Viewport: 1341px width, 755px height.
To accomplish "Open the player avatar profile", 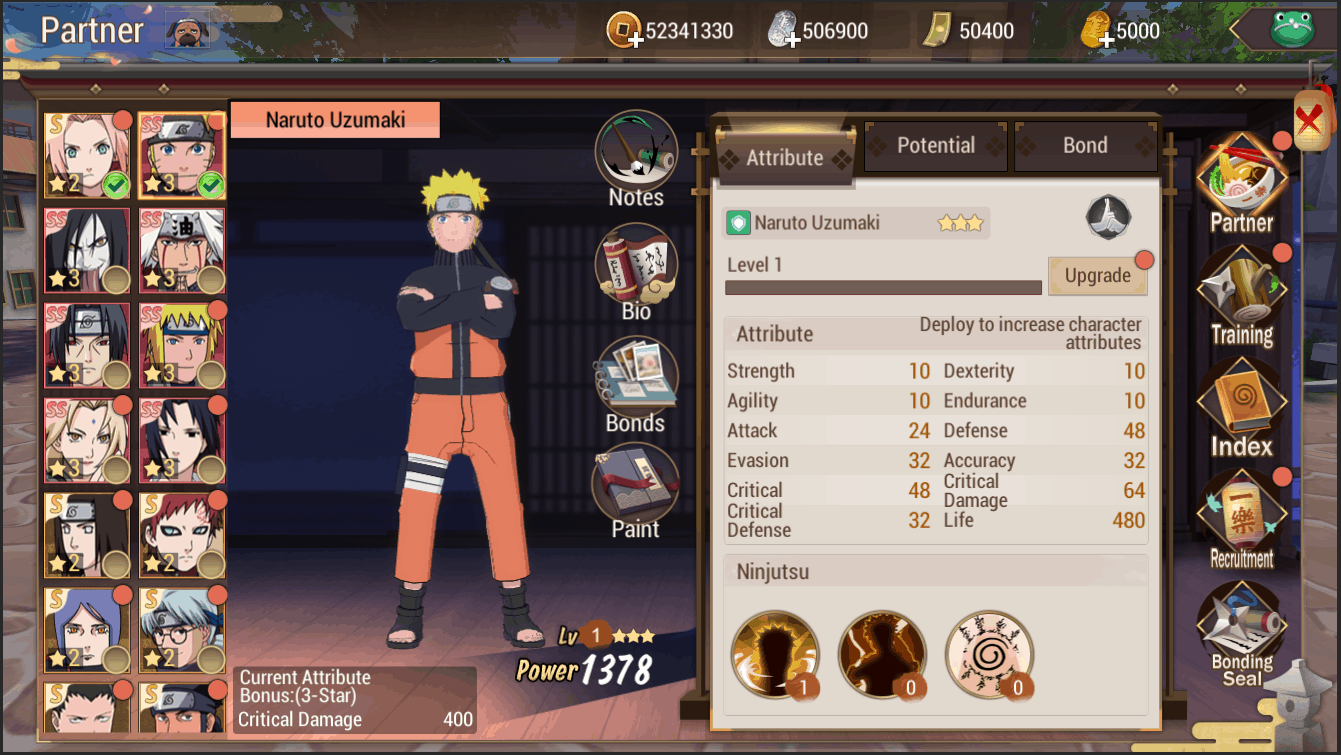I will (x=186, y=29).
